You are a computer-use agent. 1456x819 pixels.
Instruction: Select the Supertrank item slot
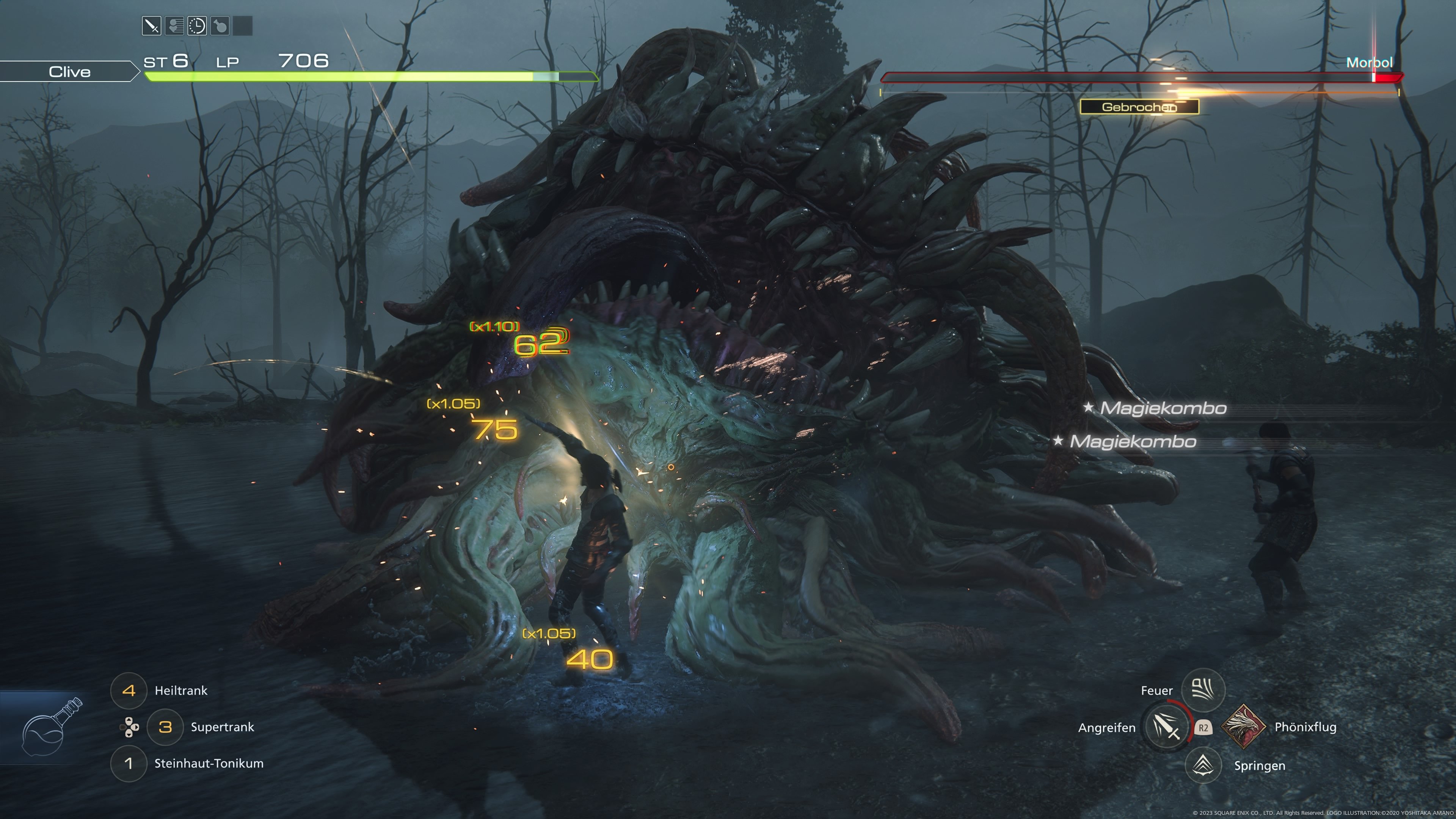[x=165, y=727]
